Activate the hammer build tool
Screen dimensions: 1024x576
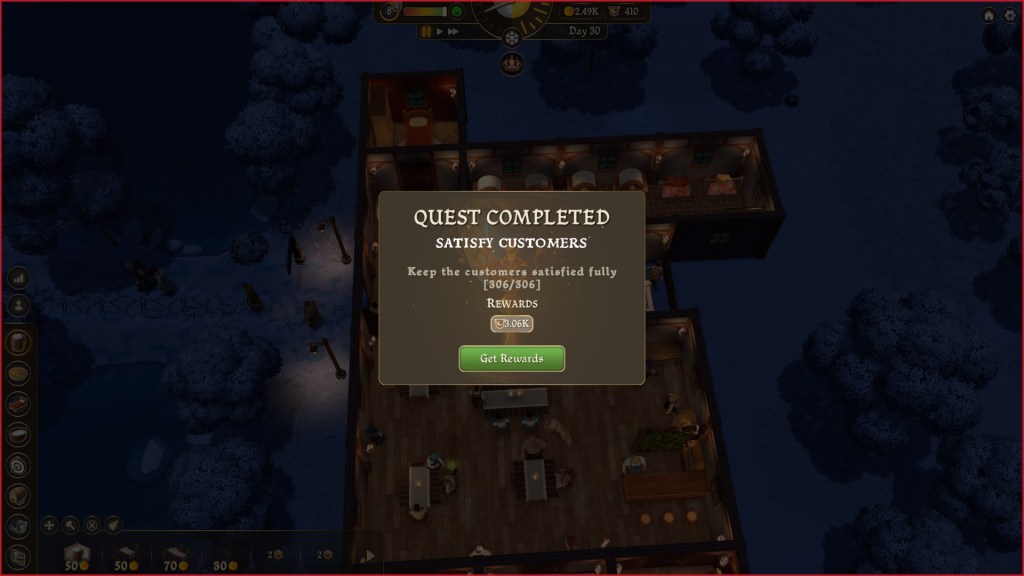pyautogui.click(x=70, y=524)
